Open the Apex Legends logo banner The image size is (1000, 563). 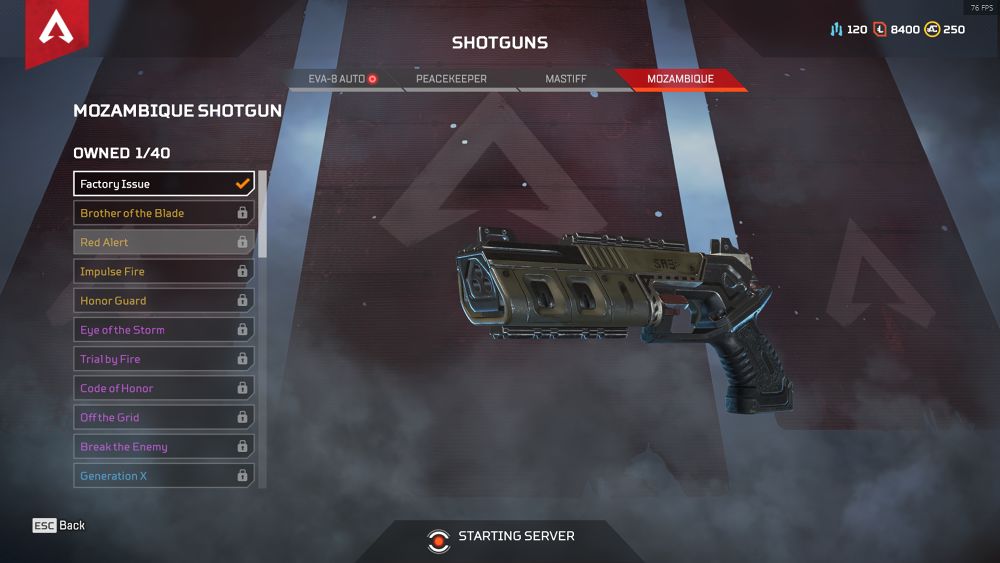[56, 32]
